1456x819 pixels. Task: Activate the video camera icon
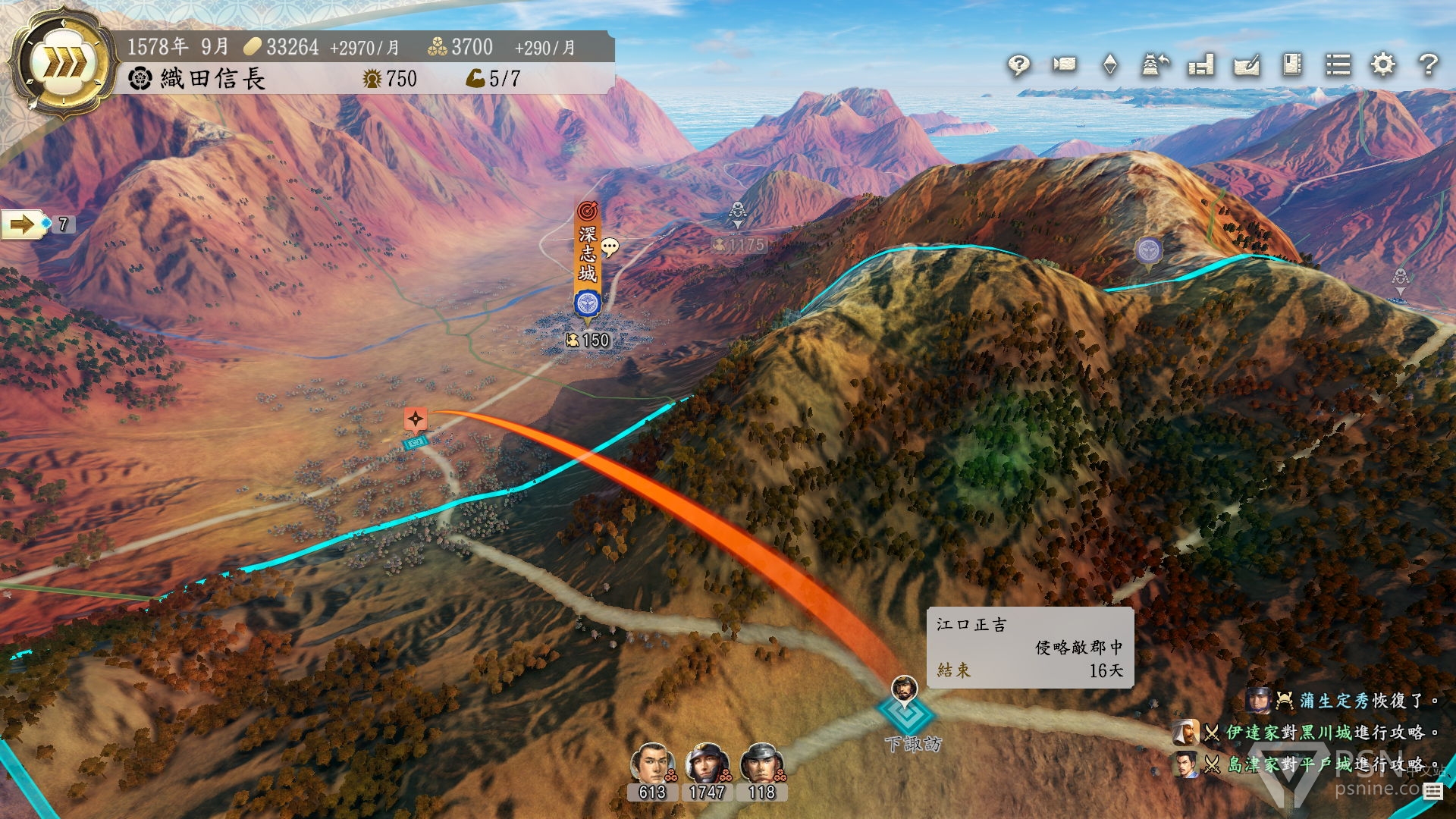click(x=1064, y=64)
